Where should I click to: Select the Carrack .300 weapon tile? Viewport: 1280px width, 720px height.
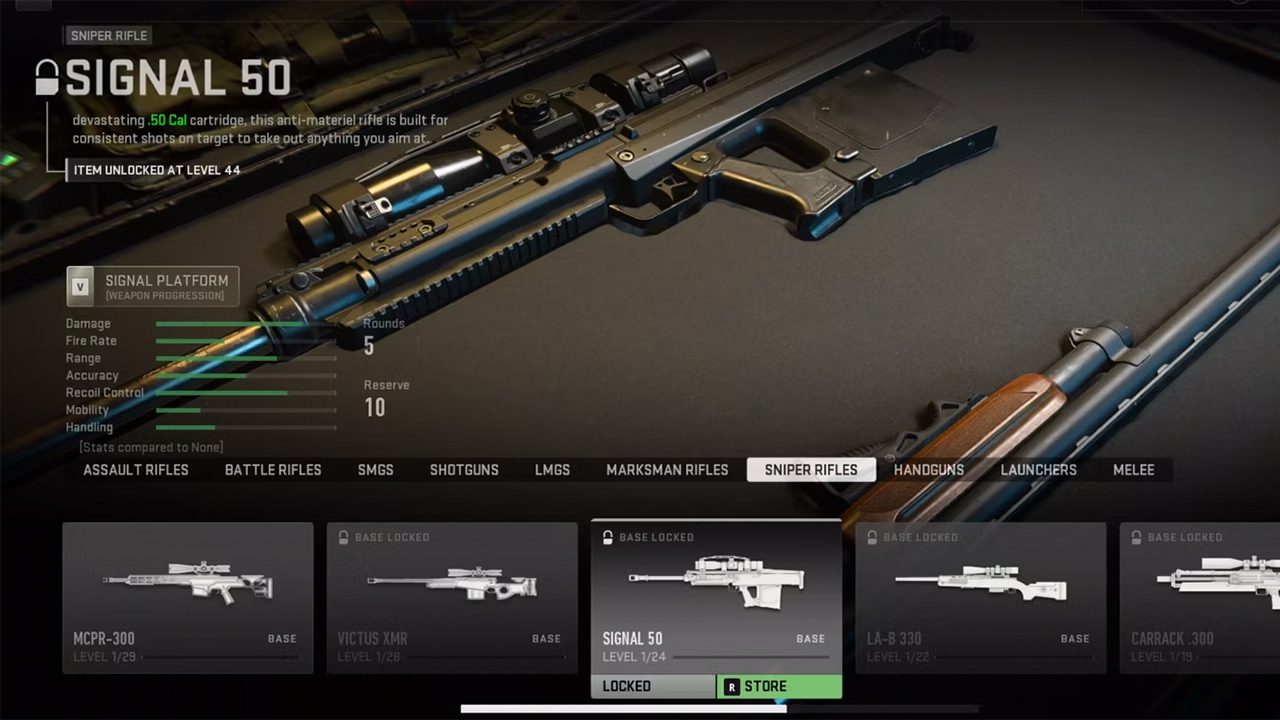1200,597
